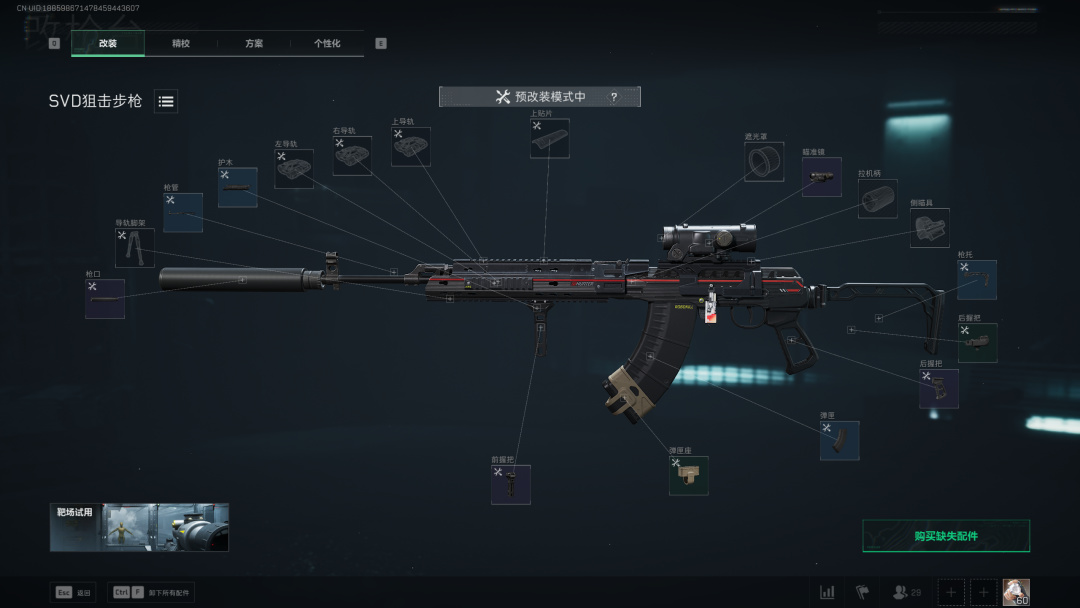1080x608 pixels.
Task: Open the list menu beside SVD狙击步枪
Action: 166,101
